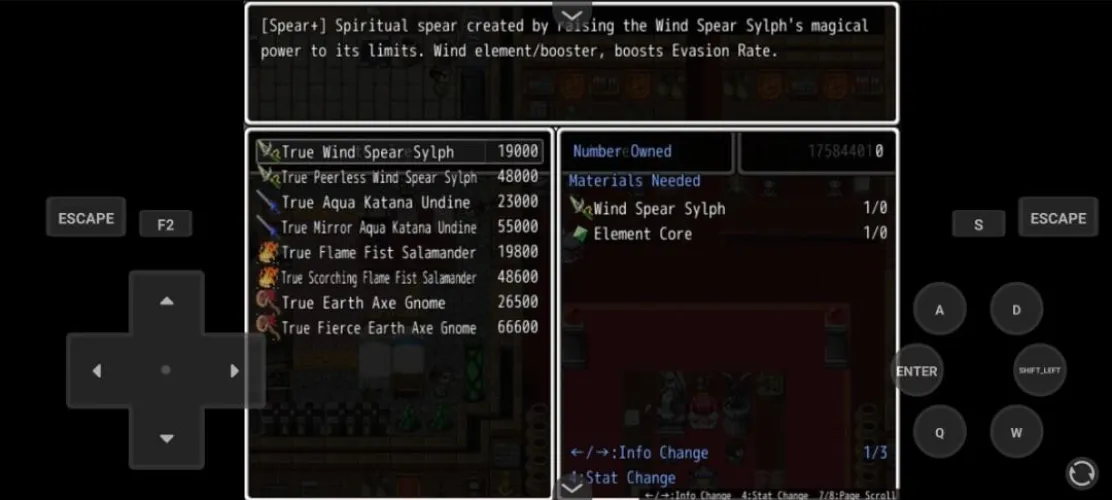Select True Aqua Katana Undine
Screen dimensions: 1112x500
tap(400, 202)
